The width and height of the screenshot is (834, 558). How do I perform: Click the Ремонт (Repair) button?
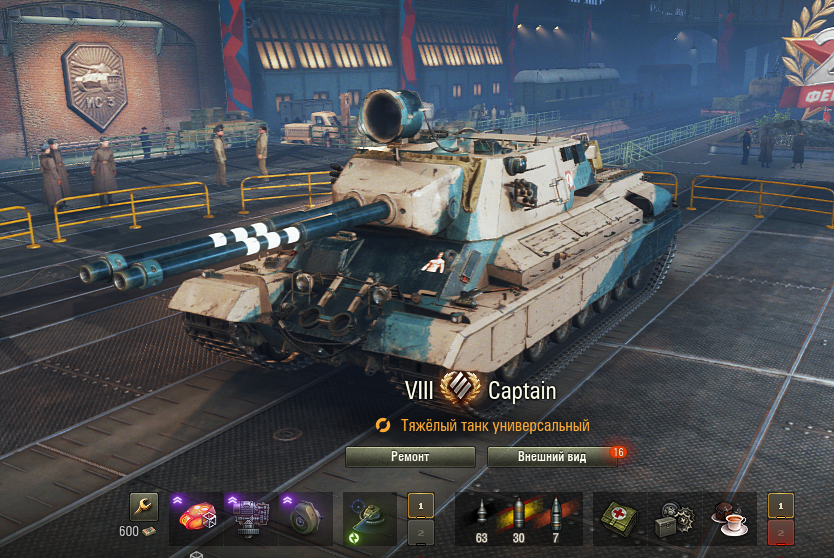click(410, 457)
